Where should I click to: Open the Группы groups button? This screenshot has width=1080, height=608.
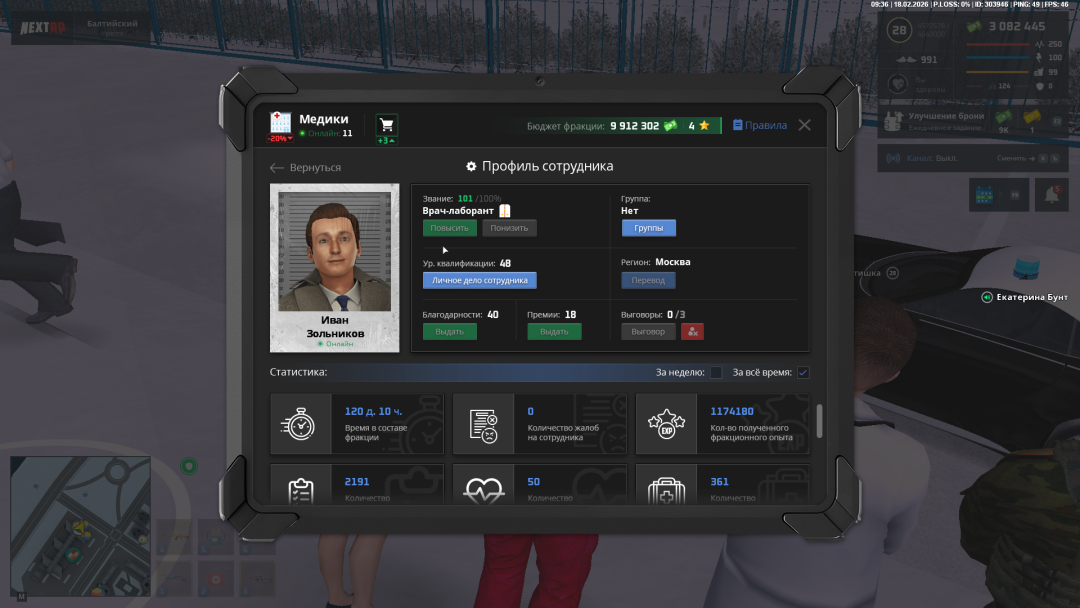(x=648, y=228)
